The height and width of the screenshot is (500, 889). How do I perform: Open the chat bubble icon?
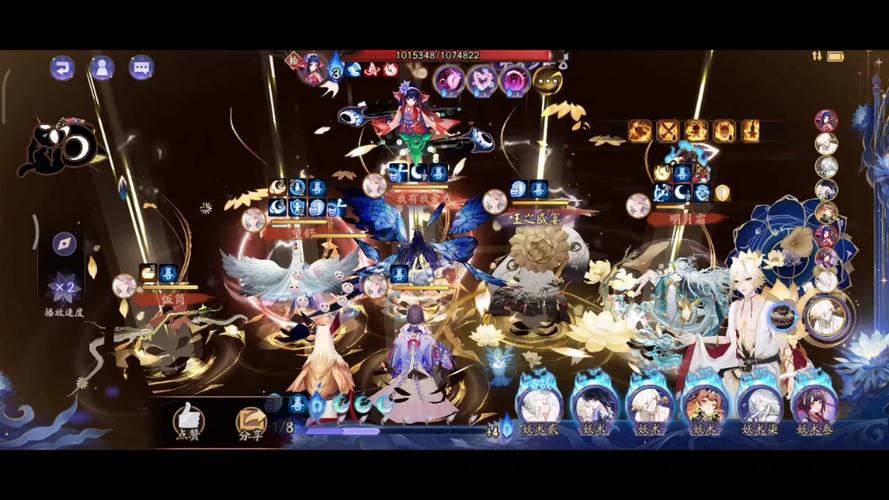coord(141,68)
